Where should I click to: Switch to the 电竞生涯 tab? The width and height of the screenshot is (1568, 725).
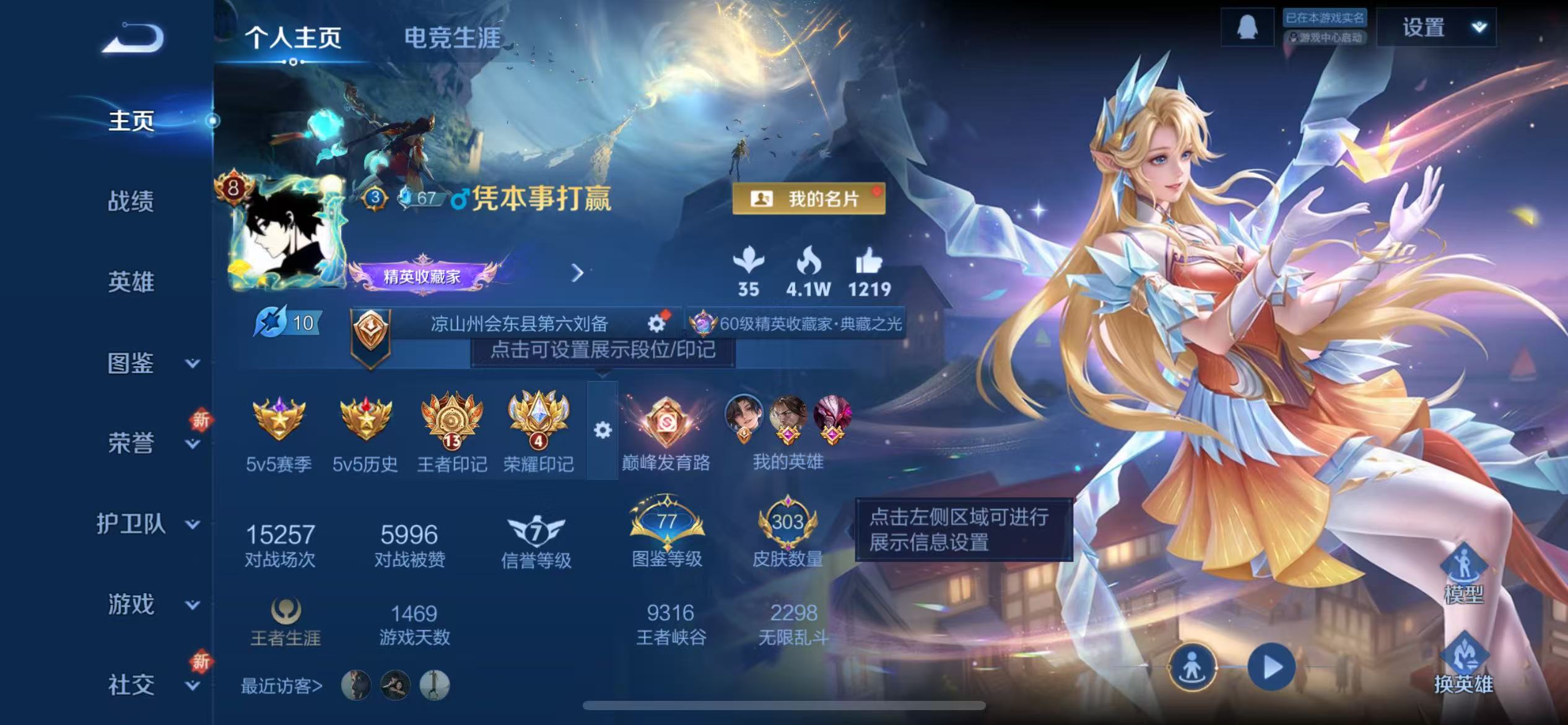coord(453,36)
